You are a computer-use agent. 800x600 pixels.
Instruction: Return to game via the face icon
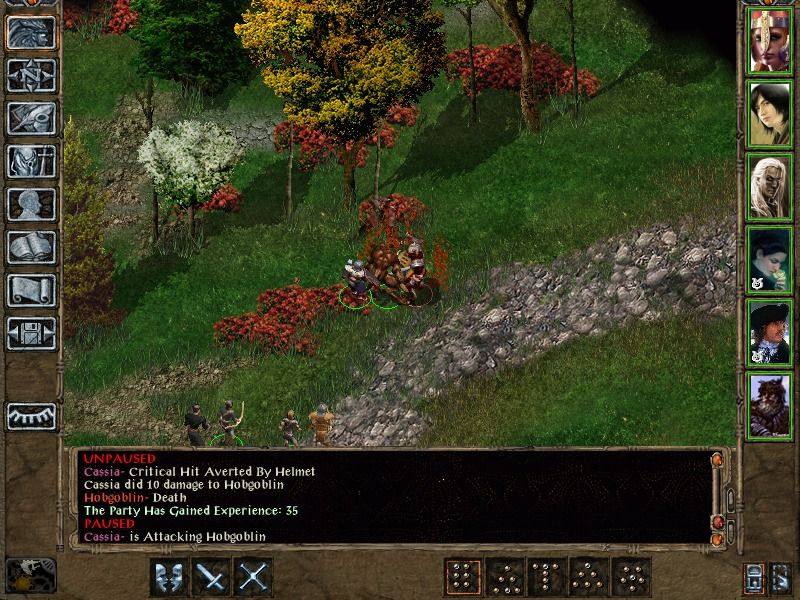click(31, 32)
